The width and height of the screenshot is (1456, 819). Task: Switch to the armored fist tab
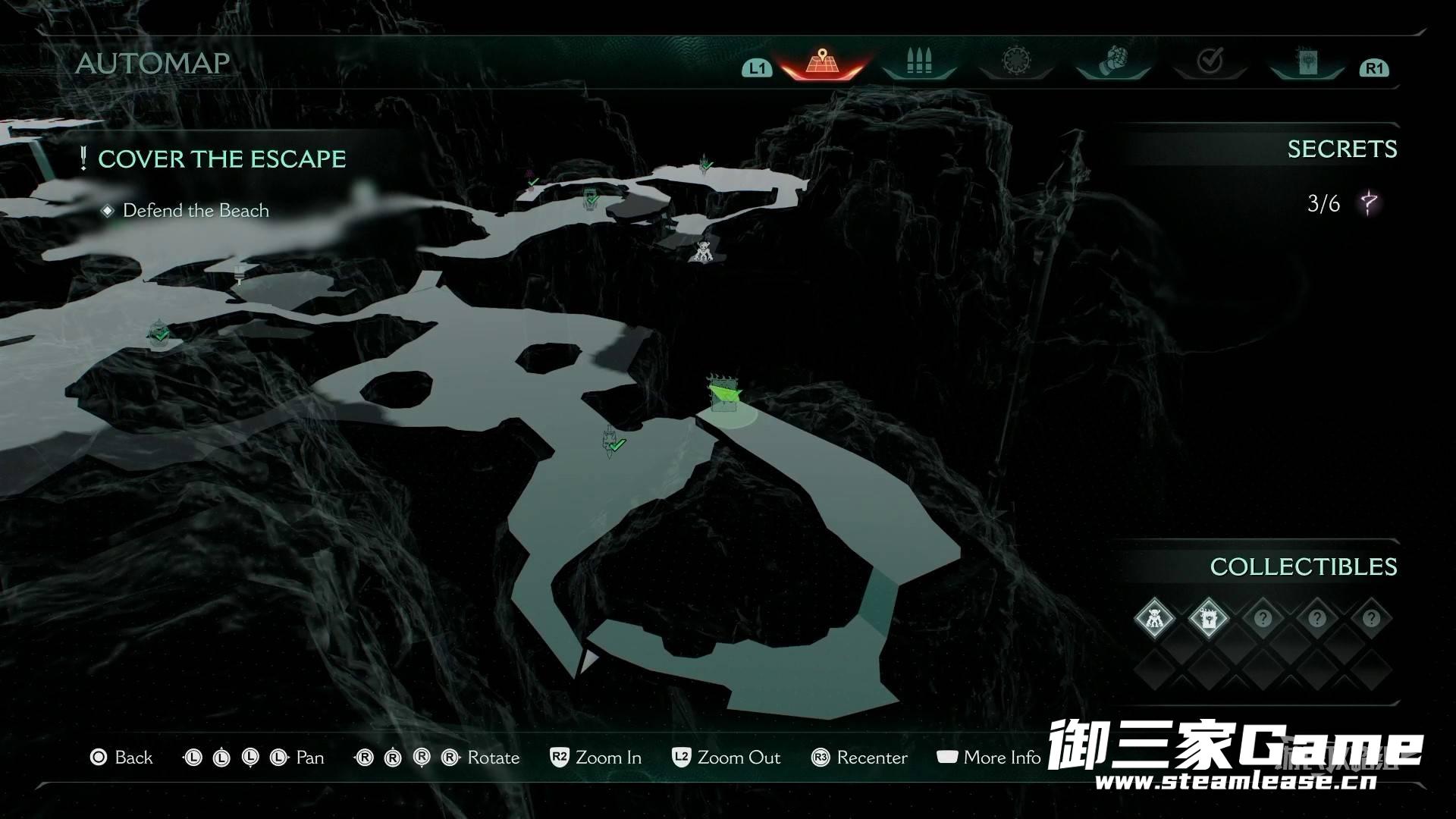1113,61
